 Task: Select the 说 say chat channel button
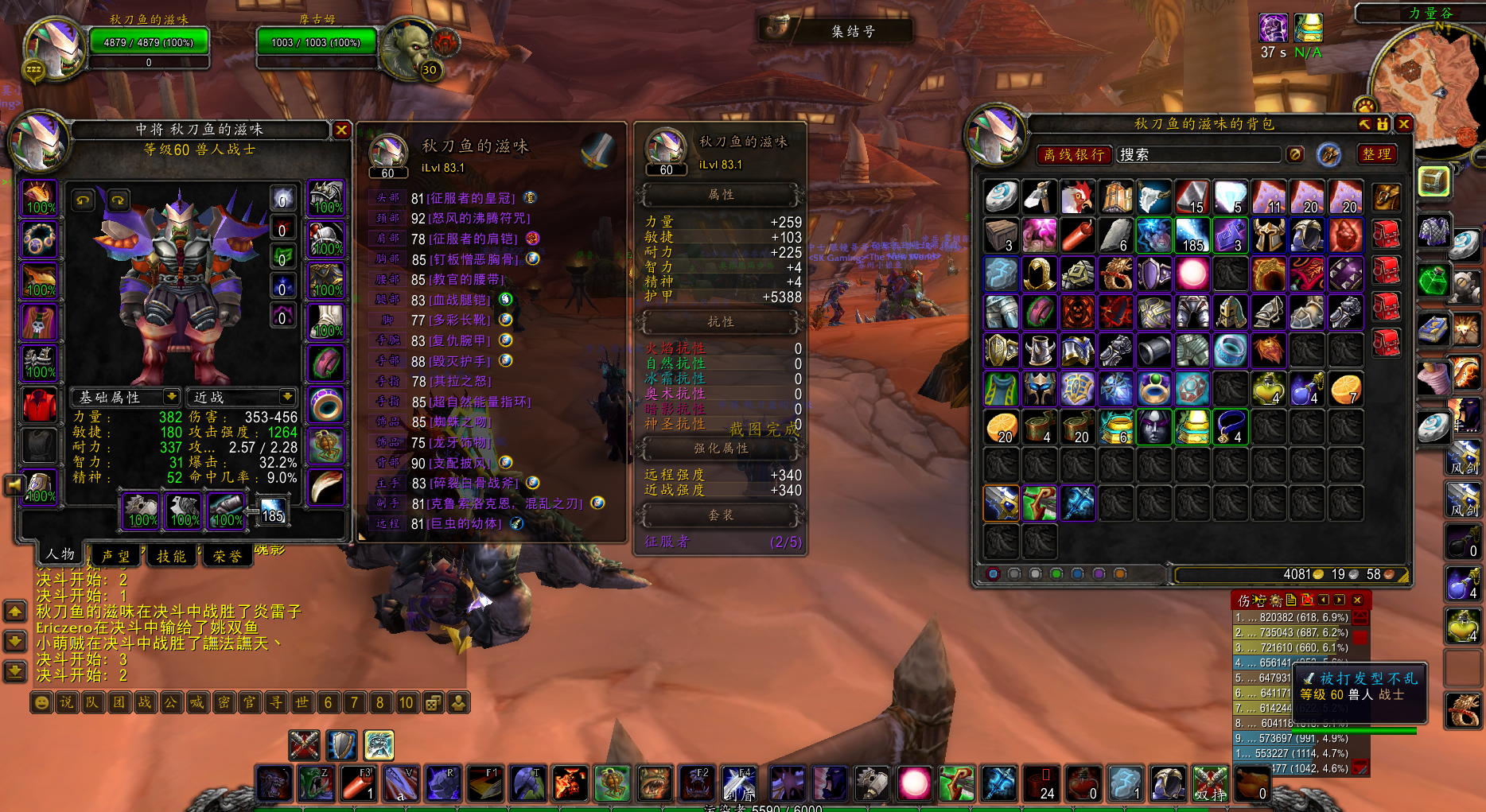coord(68,702)
